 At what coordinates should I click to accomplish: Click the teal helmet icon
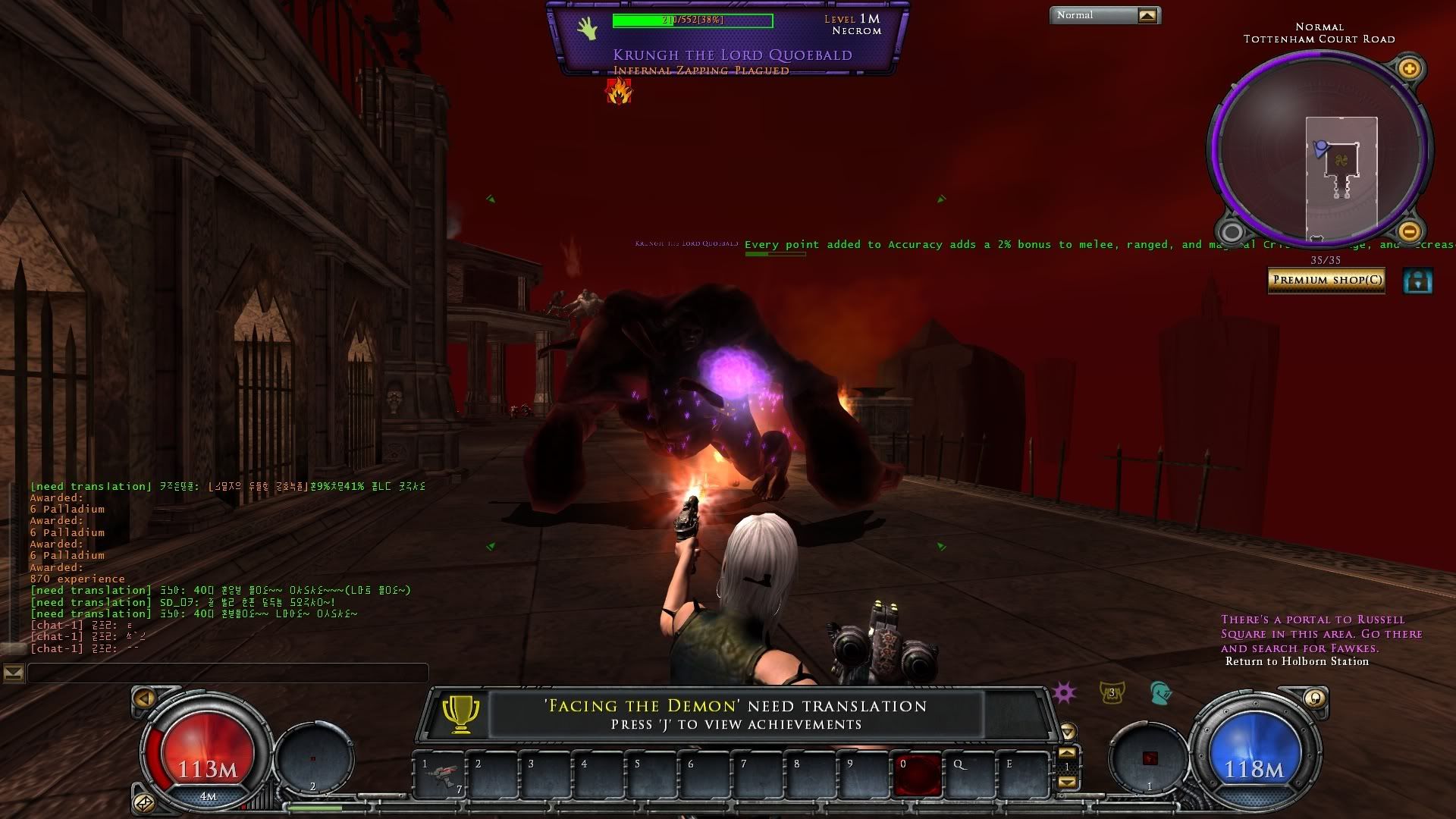[x=1160, y=692]
